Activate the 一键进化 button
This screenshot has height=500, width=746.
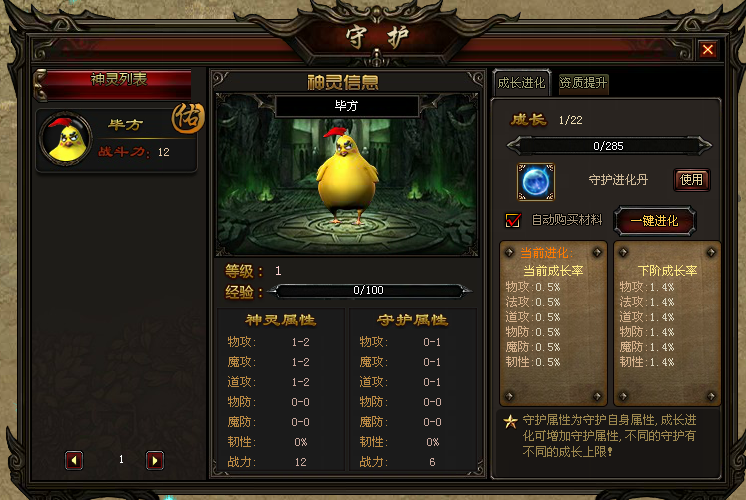click(654, 221)
